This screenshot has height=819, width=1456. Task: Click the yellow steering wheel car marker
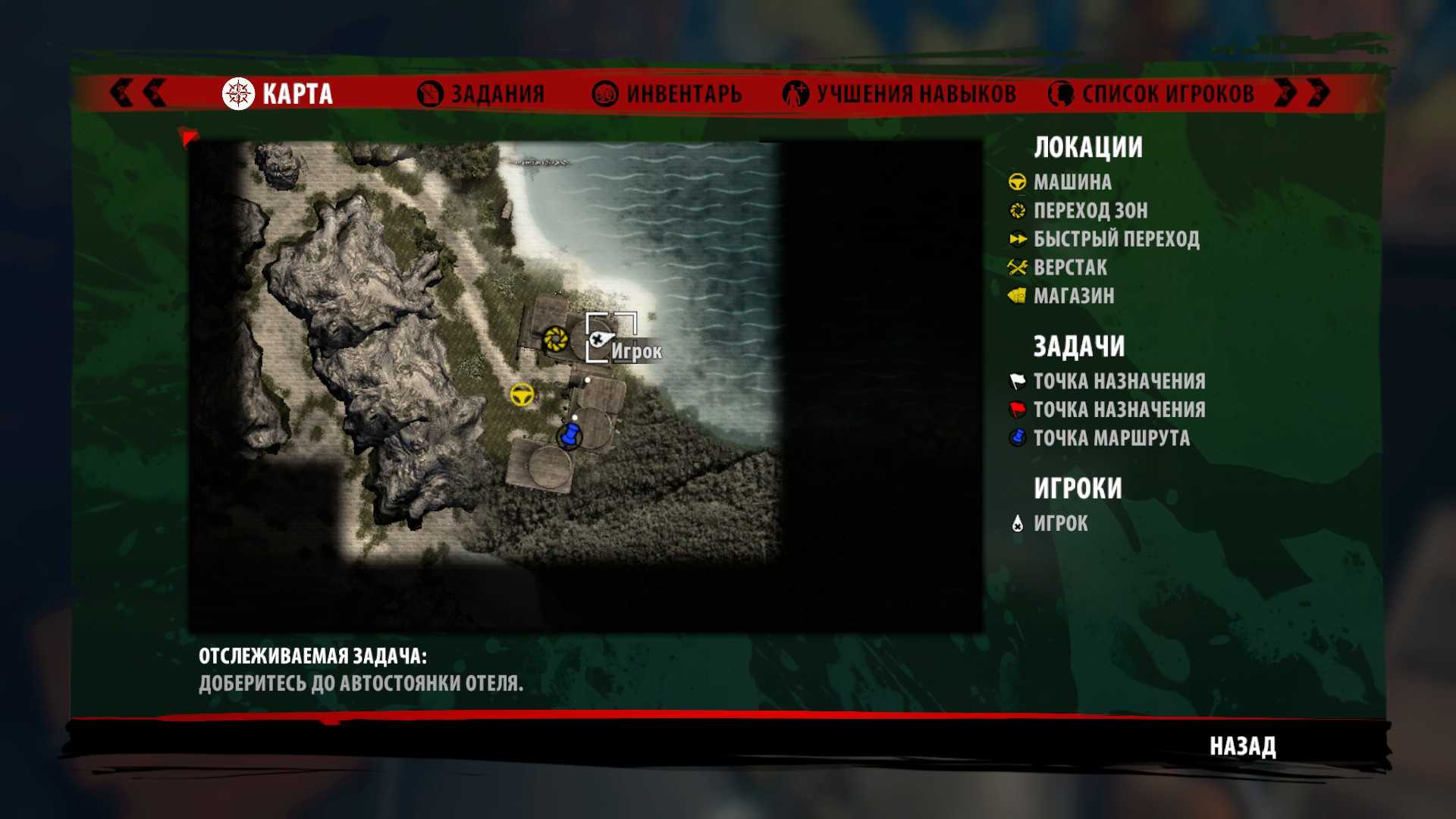pos(522,394)
